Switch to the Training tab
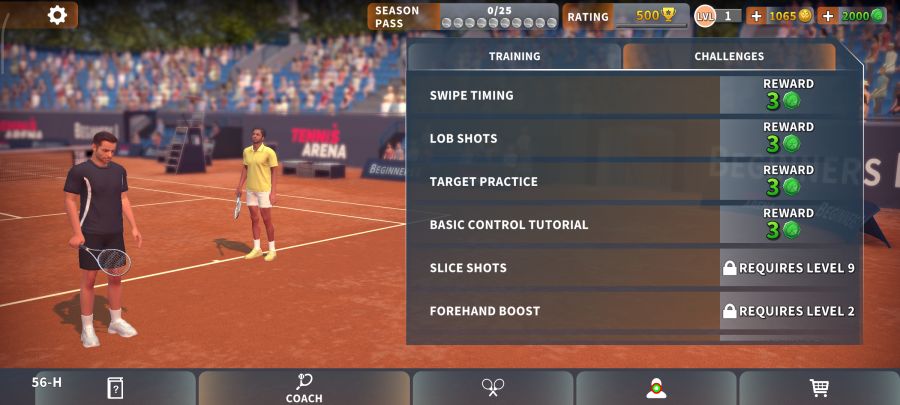The height and width of the screenshot is (405, 900). click(x=514, y=57)
